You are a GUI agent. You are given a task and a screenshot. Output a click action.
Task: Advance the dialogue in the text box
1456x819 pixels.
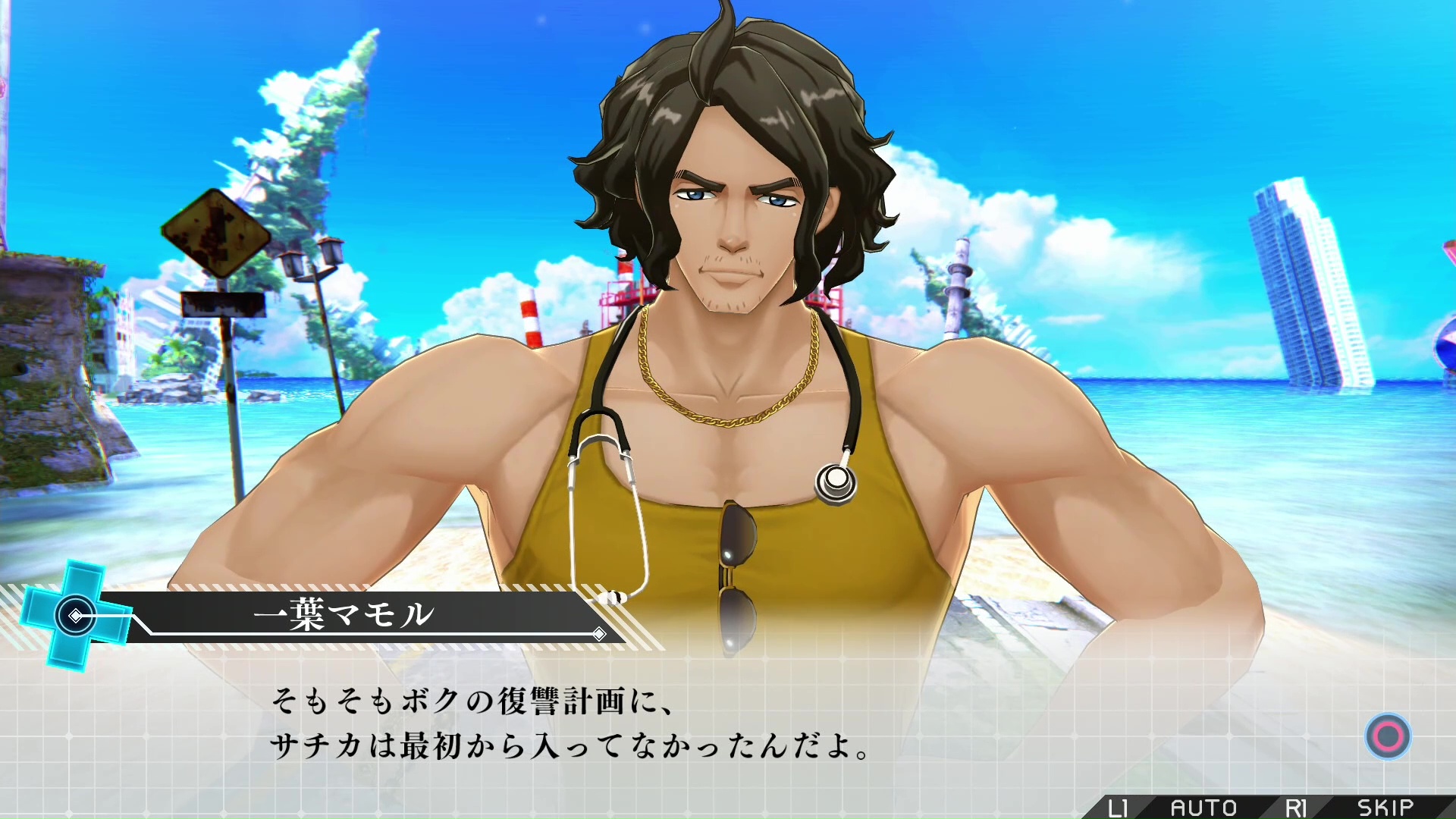[1388, 736]
